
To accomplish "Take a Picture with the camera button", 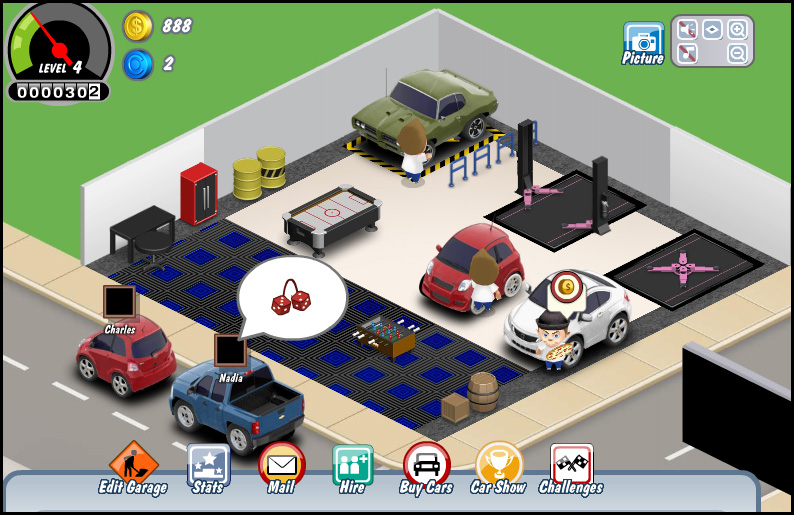I will coord(643,42).
